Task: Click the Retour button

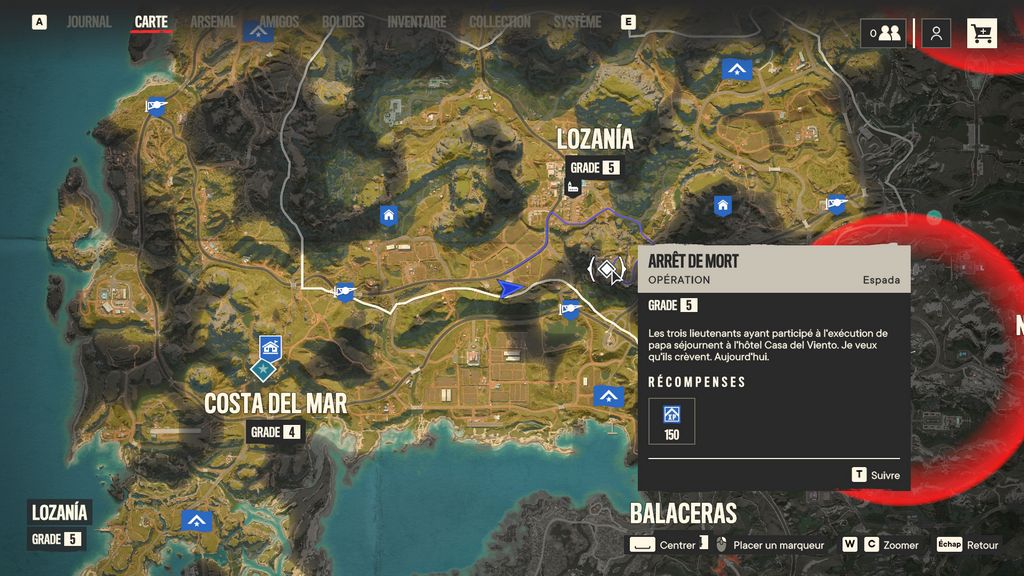Action: 968,545
